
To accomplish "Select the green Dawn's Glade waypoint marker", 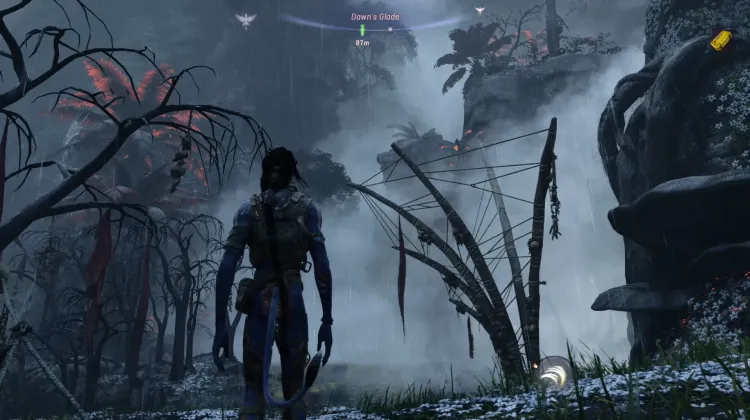I will pyautogui.click(x=362, y=30).
